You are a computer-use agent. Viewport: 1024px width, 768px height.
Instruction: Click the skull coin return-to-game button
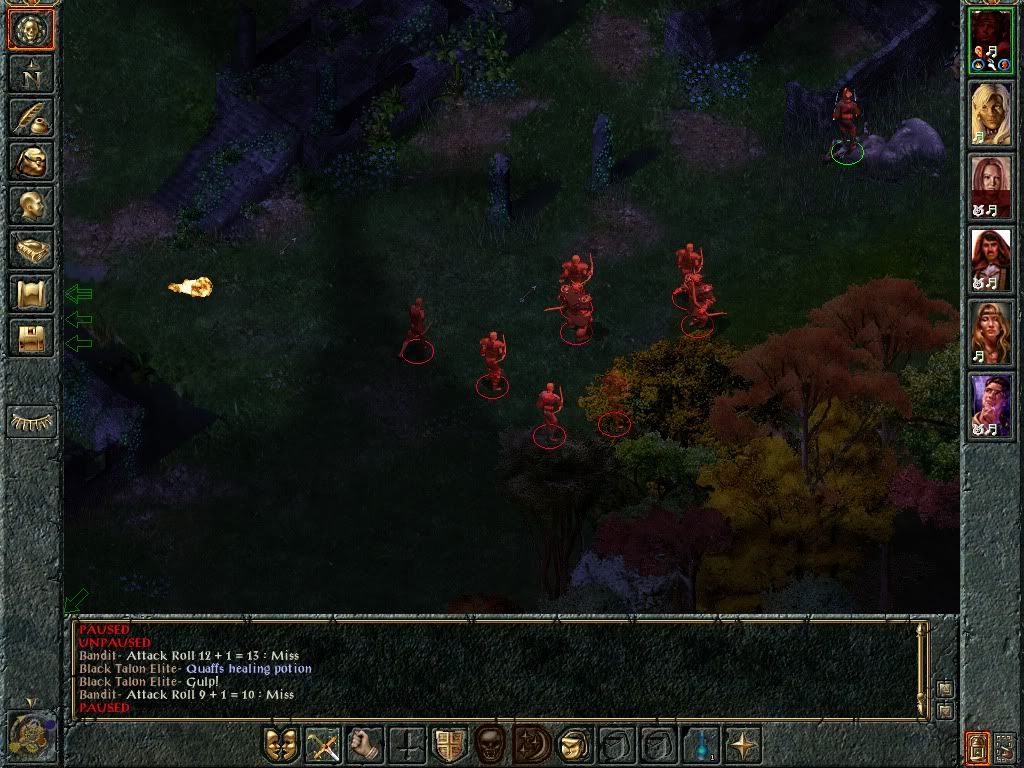click(x=31, y=30)
